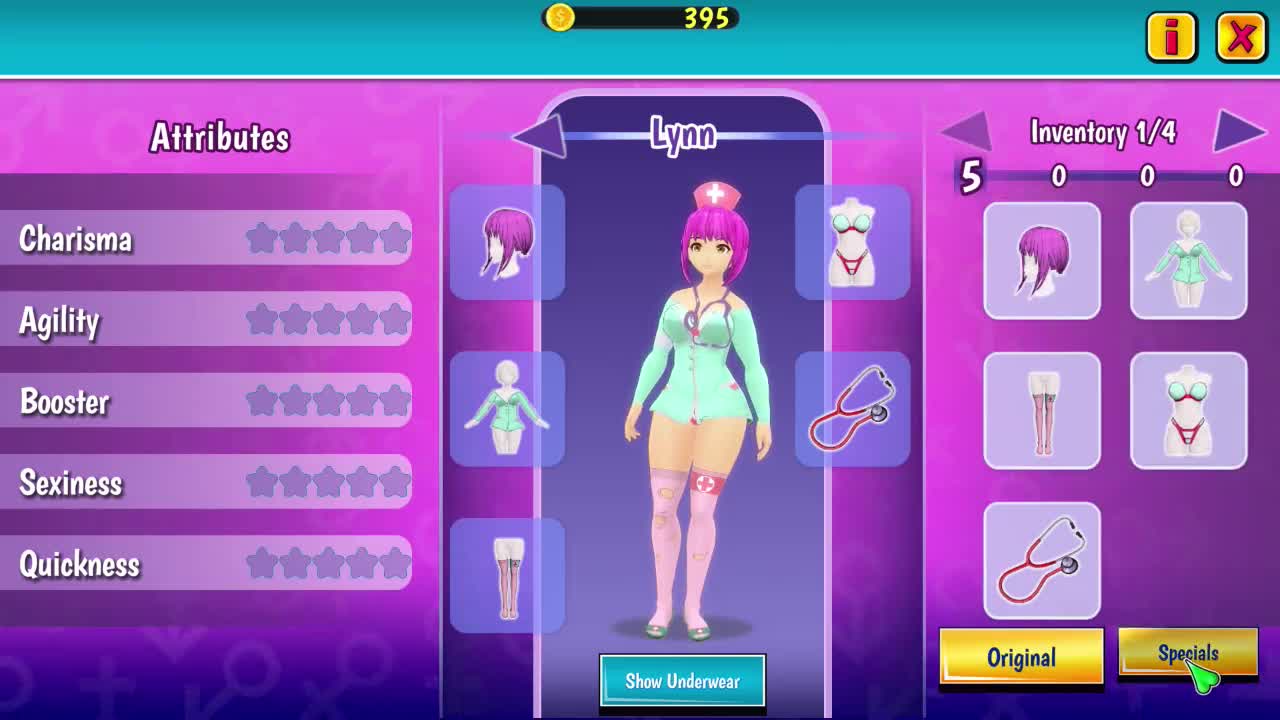Open the yellow info button

(1171, 38)
